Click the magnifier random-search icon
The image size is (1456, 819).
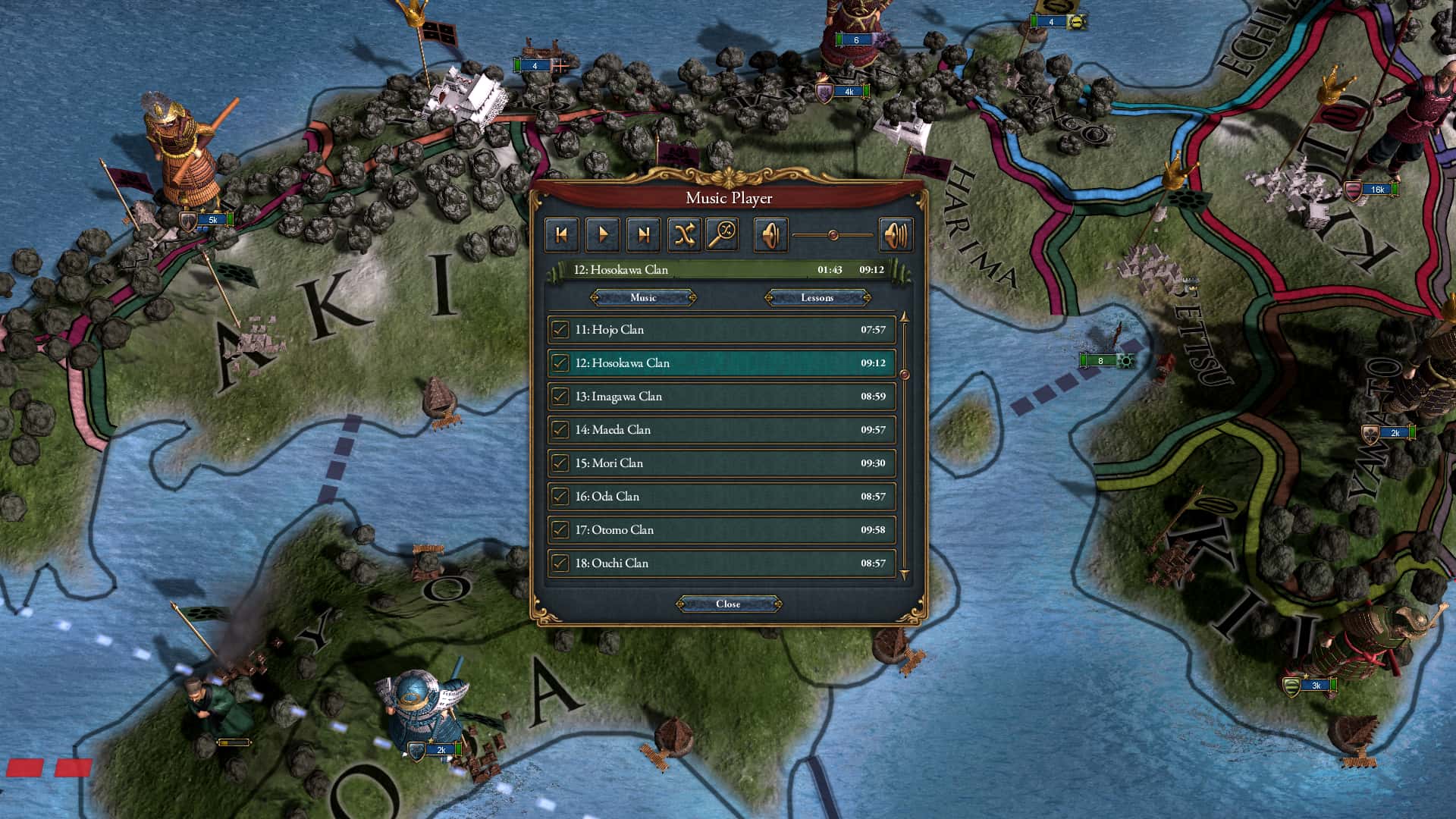coord(726,234)
